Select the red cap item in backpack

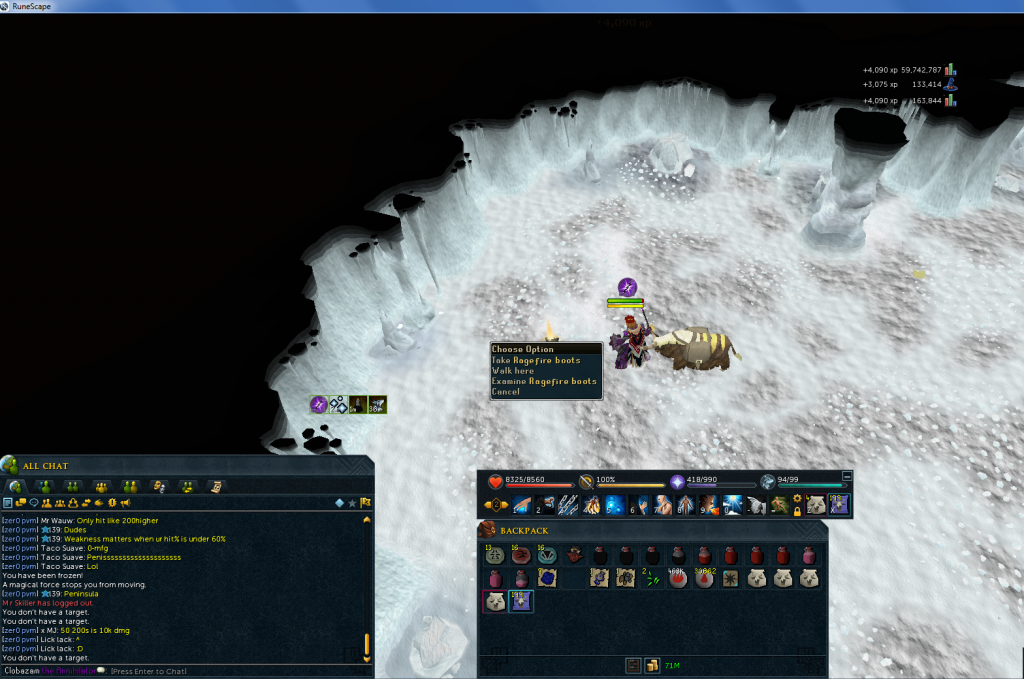[574, 555]
